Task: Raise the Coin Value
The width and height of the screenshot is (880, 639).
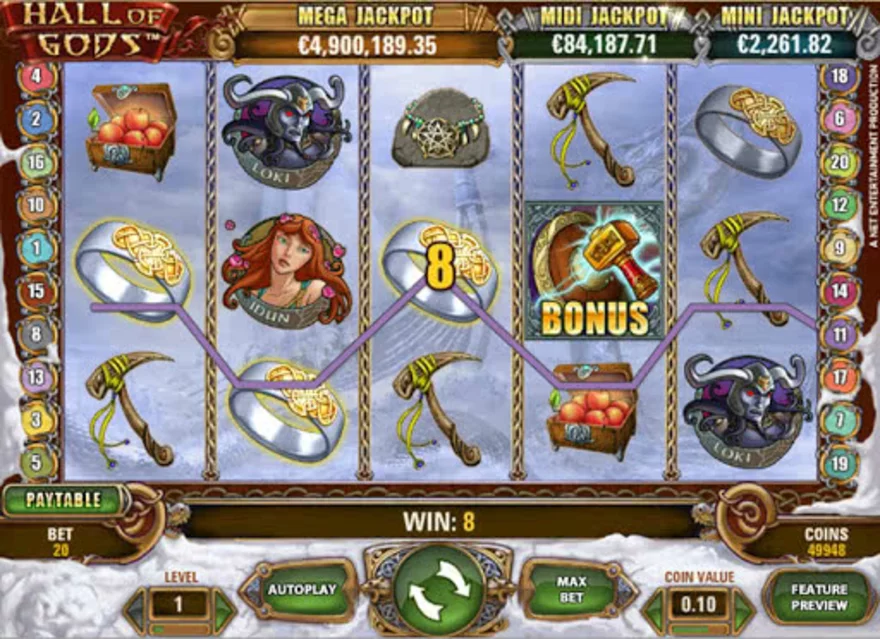Action: tap(742, 606)
